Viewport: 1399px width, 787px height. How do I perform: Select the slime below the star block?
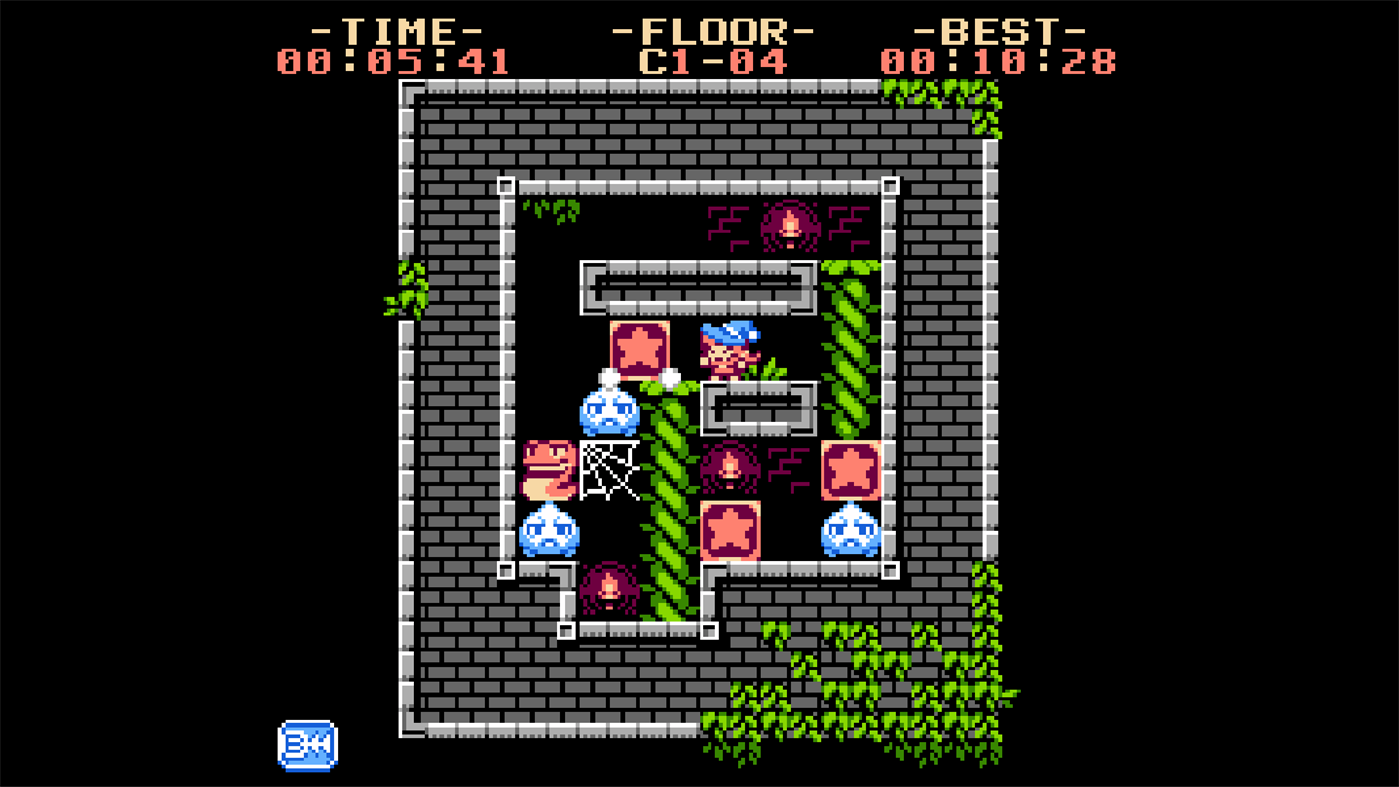click(608, 414)
